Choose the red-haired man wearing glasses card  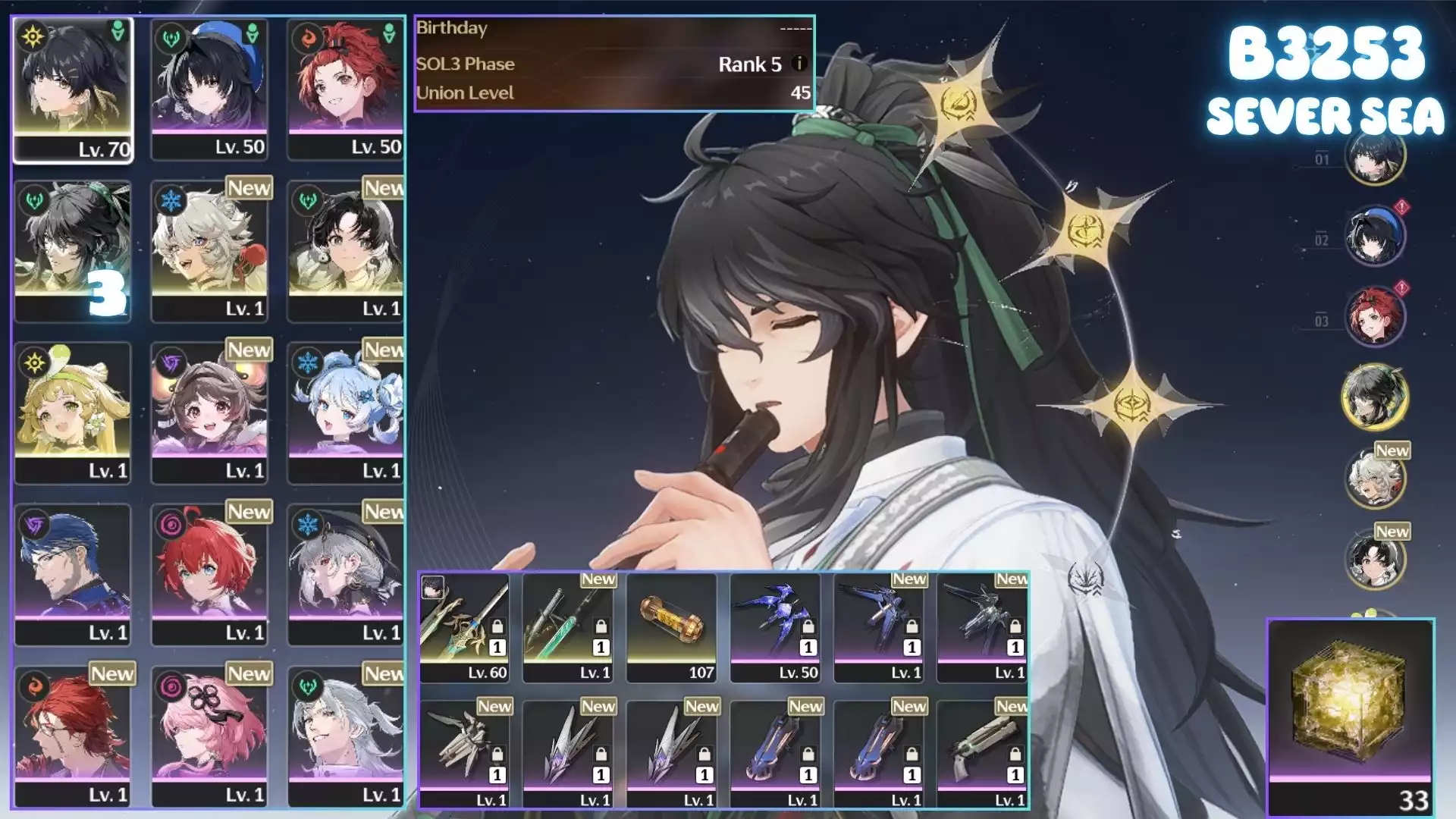pyautogui.click(x=73, y=736)
